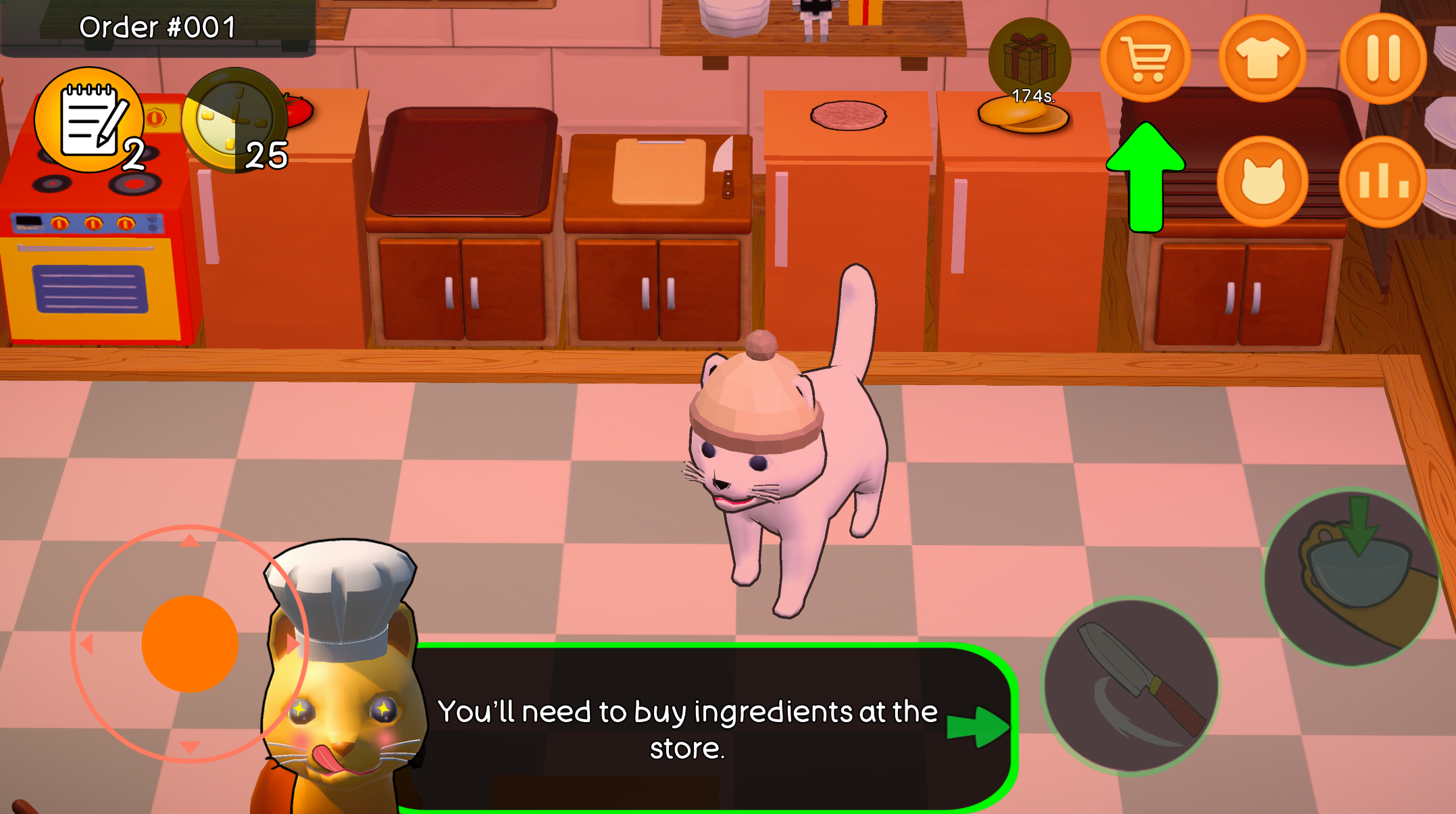Tap the cutting board with knife
This screenshot has height=814, width=1456.
click(659, 169)
